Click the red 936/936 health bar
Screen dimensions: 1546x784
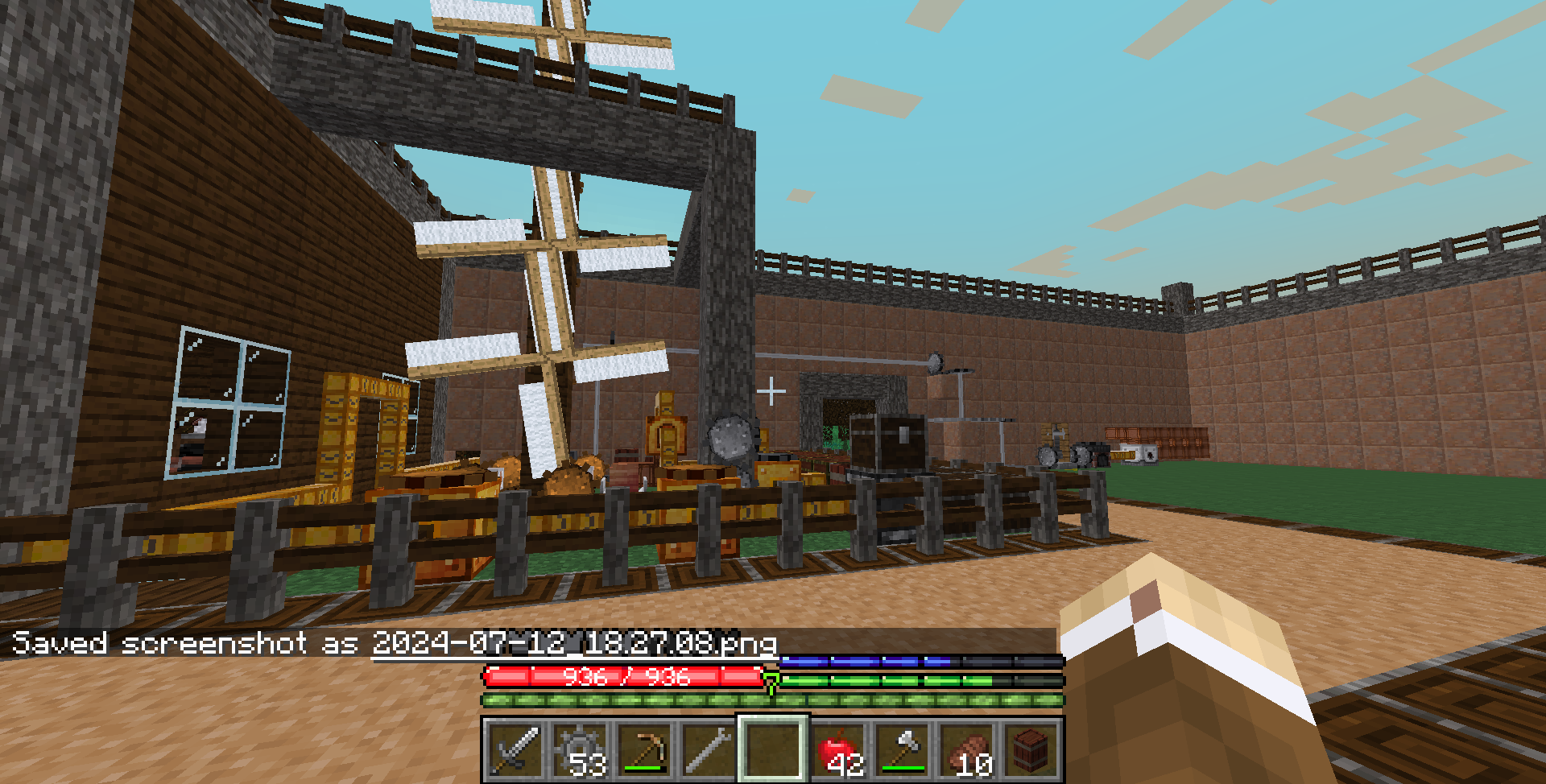[624, 679]
